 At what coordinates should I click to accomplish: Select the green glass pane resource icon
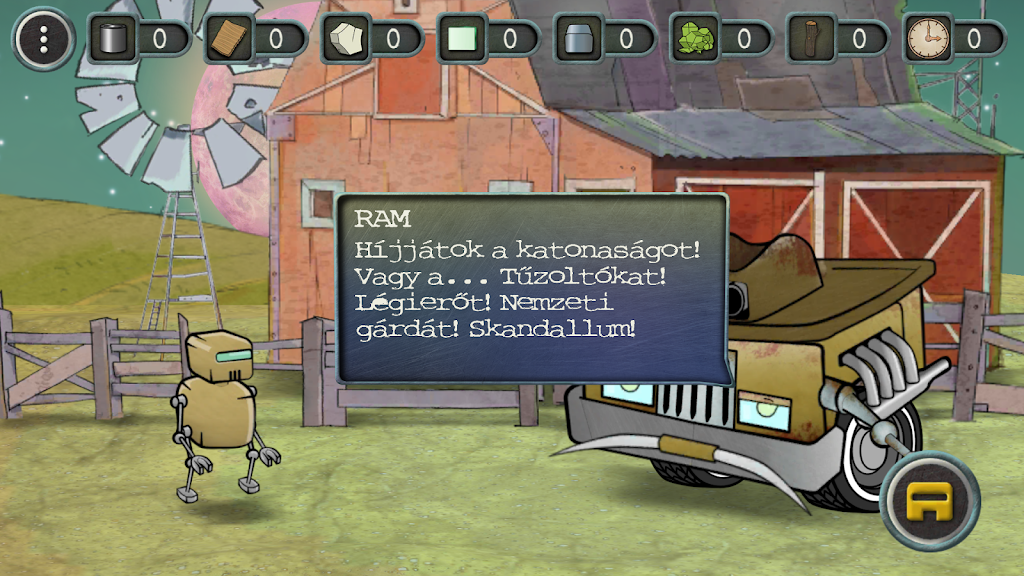[463, 40]
